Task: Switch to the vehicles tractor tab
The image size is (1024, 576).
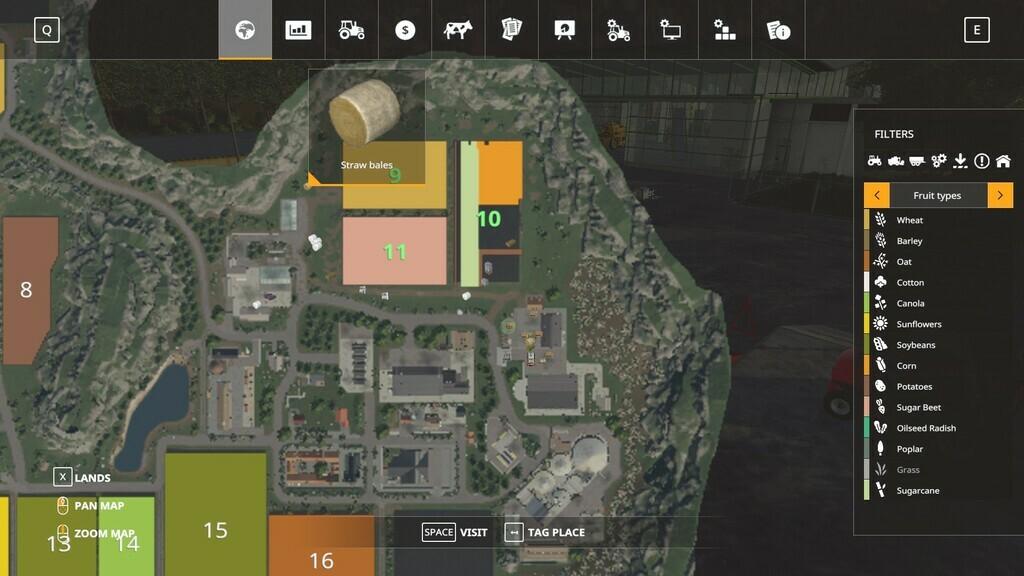Action: pyautogui.click(x=352, y=30)
